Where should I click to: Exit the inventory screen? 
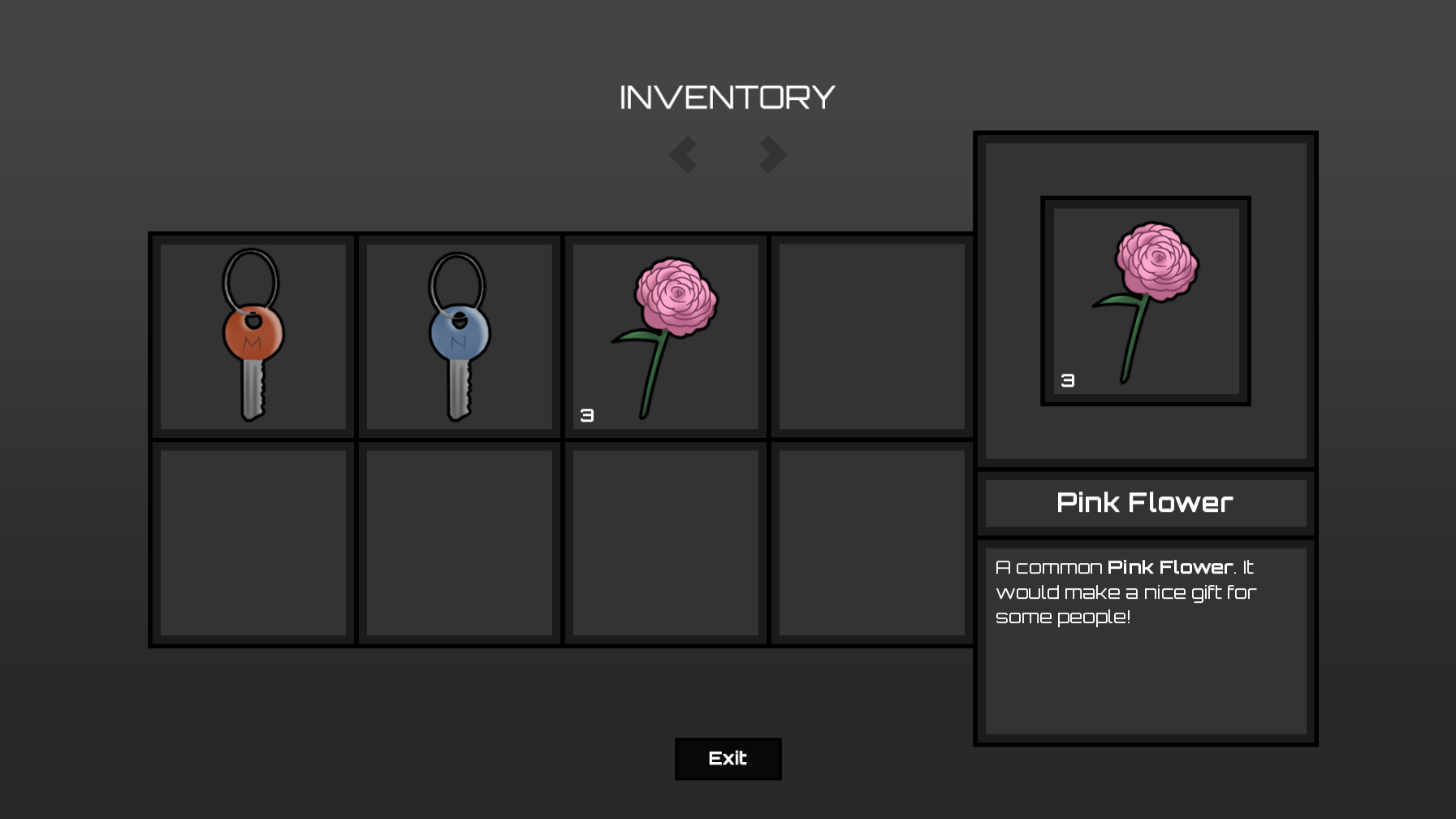pyautogui.click(x=728, y=759)
